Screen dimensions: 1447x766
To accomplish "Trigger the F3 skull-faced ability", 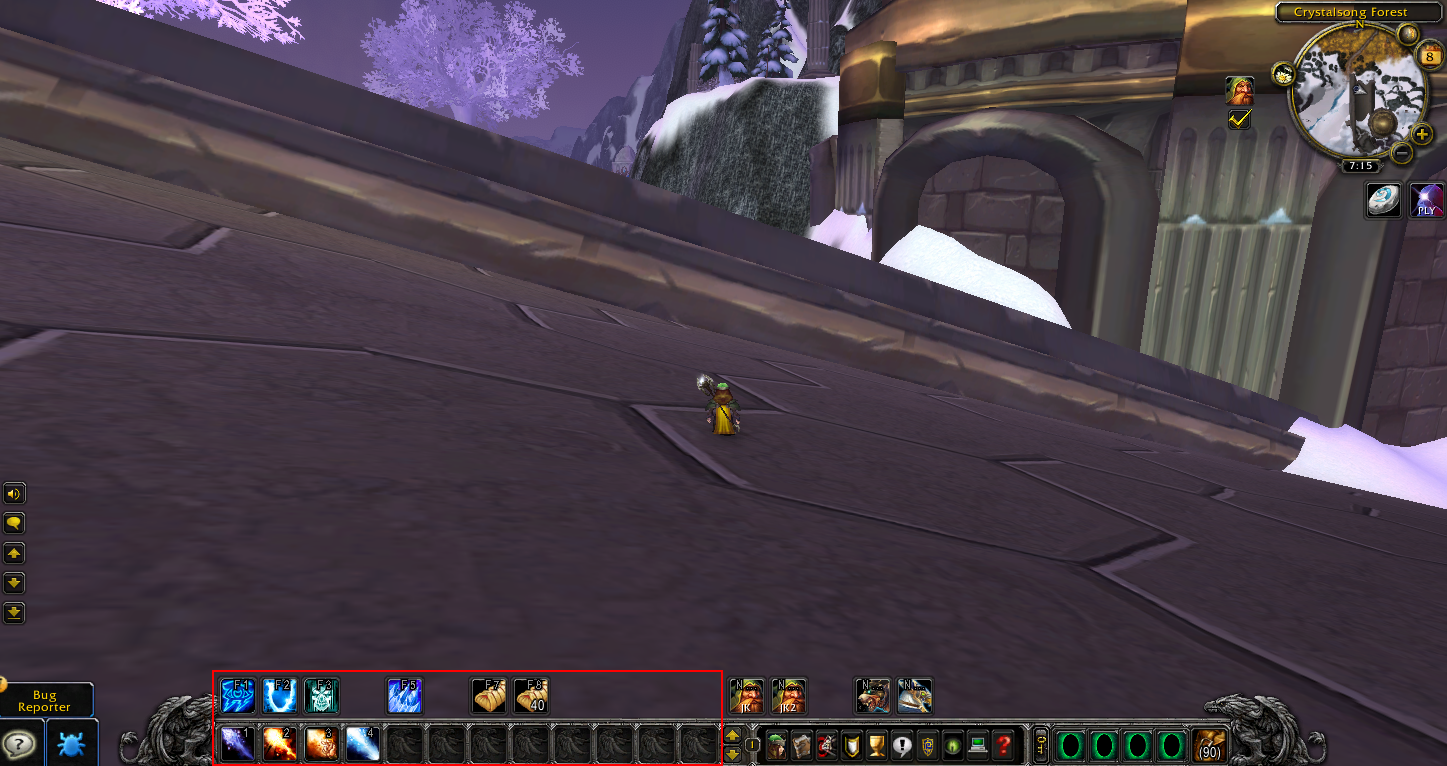I will [322, 695].
